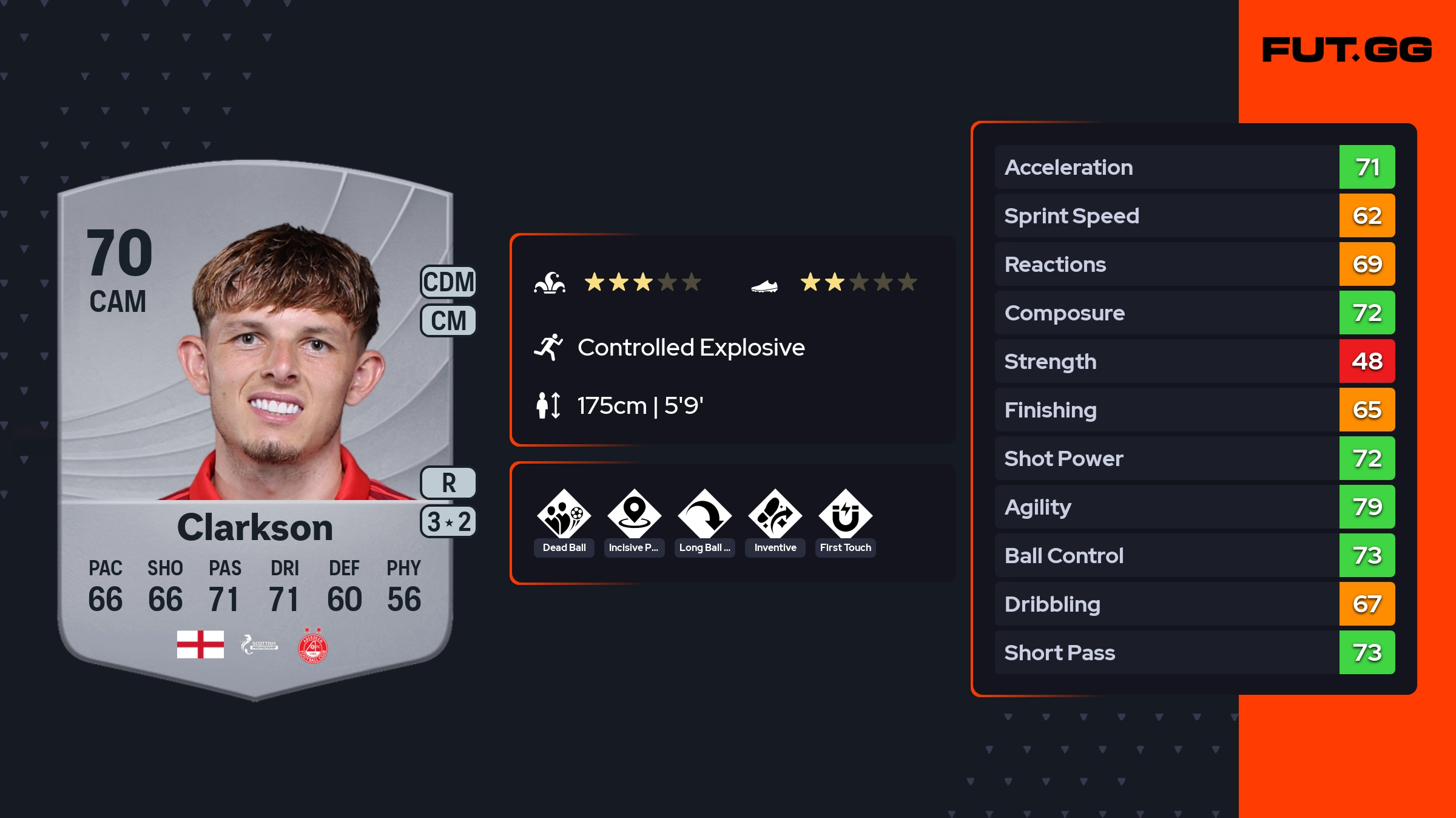
Task: Select the Long Ball playstyle icon
Action: pos(704,515)
